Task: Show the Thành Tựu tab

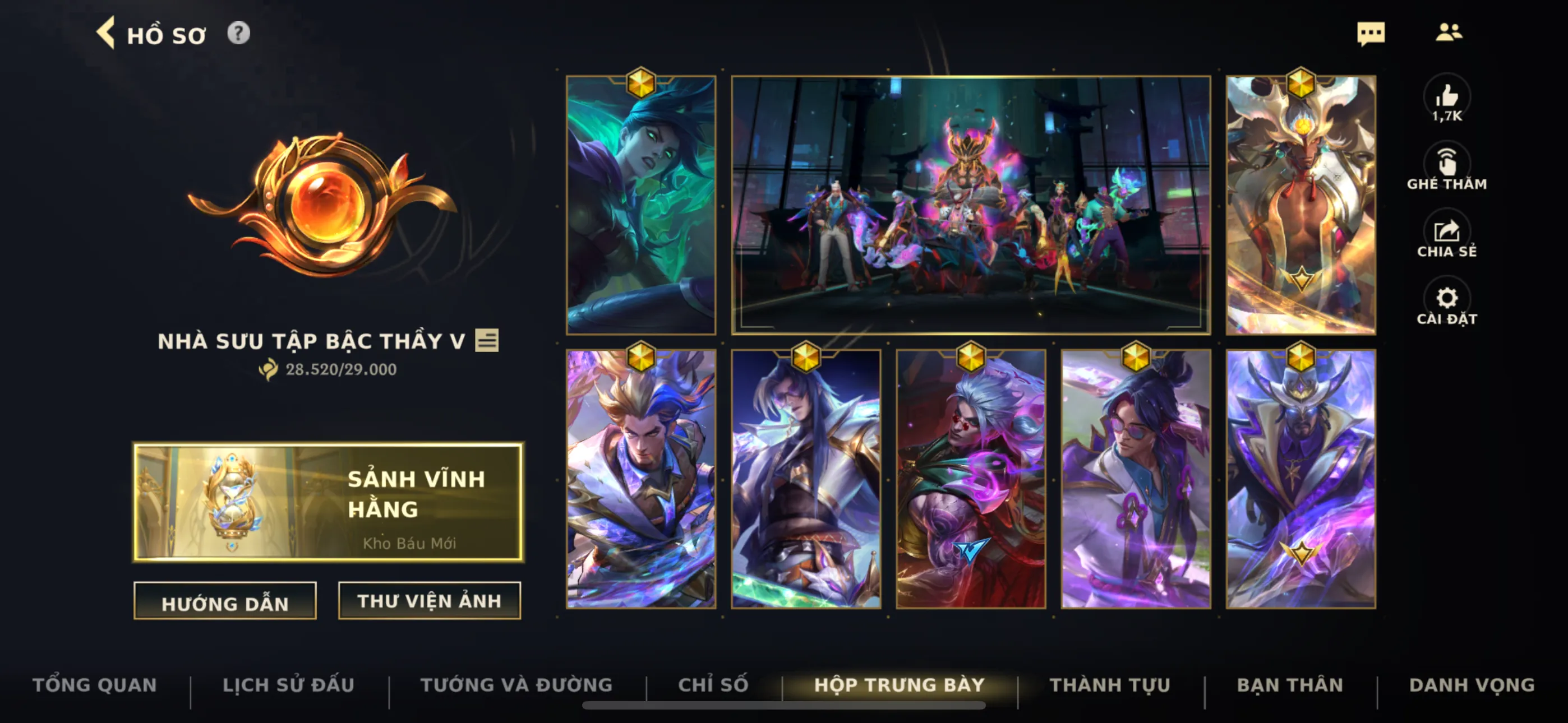Action: tap(1110, 685)
